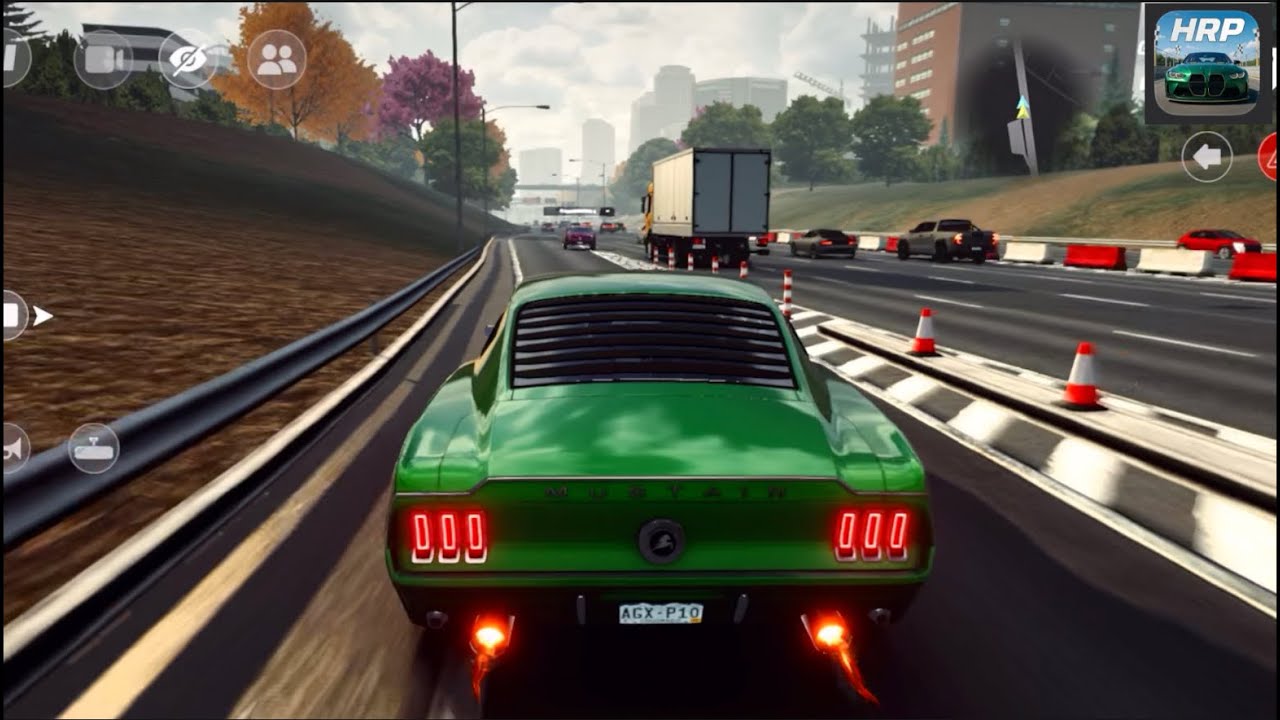Toggle the crossed-out eye hide-HUD button
The image size is (1280, 720).
[x=188, y=59]
